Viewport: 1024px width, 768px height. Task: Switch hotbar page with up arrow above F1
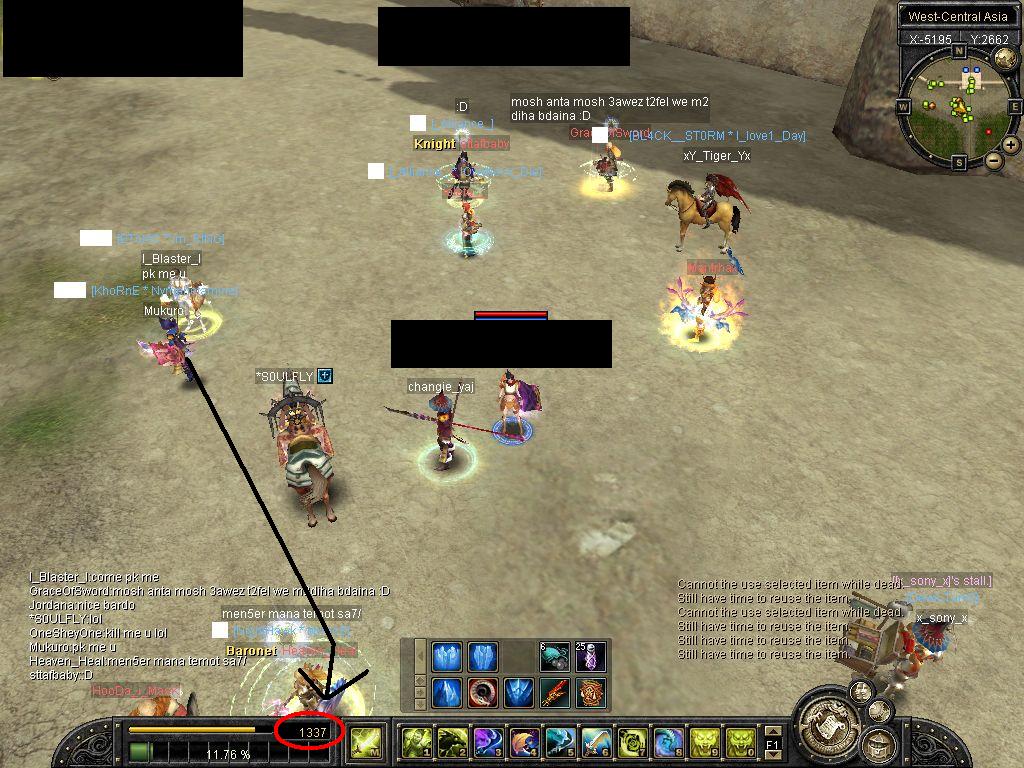[772, 732]
